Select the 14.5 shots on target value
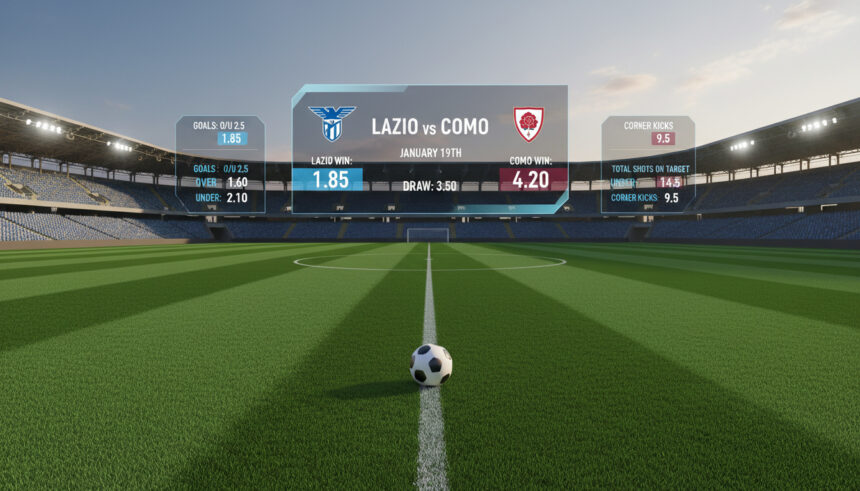Viewport: 860px width, 491px height. pyautogui.click(x=669, y=183)
